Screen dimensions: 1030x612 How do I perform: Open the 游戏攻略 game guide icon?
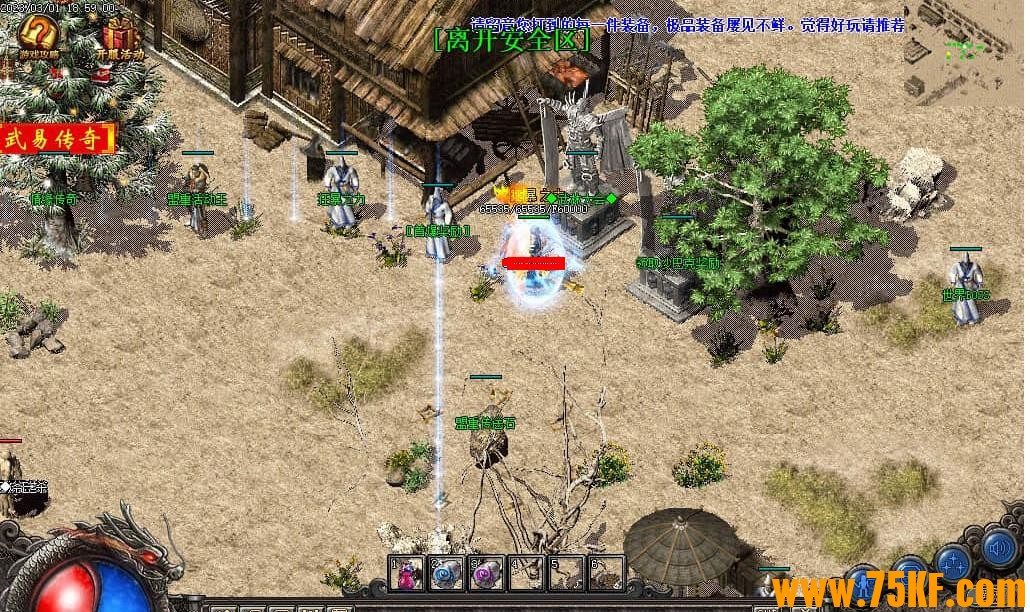tap(38, 37)
